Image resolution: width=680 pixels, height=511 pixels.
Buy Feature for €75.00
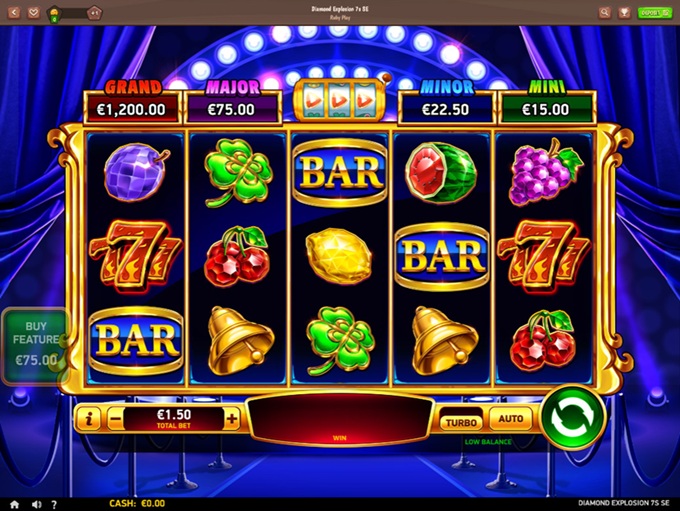36,347
